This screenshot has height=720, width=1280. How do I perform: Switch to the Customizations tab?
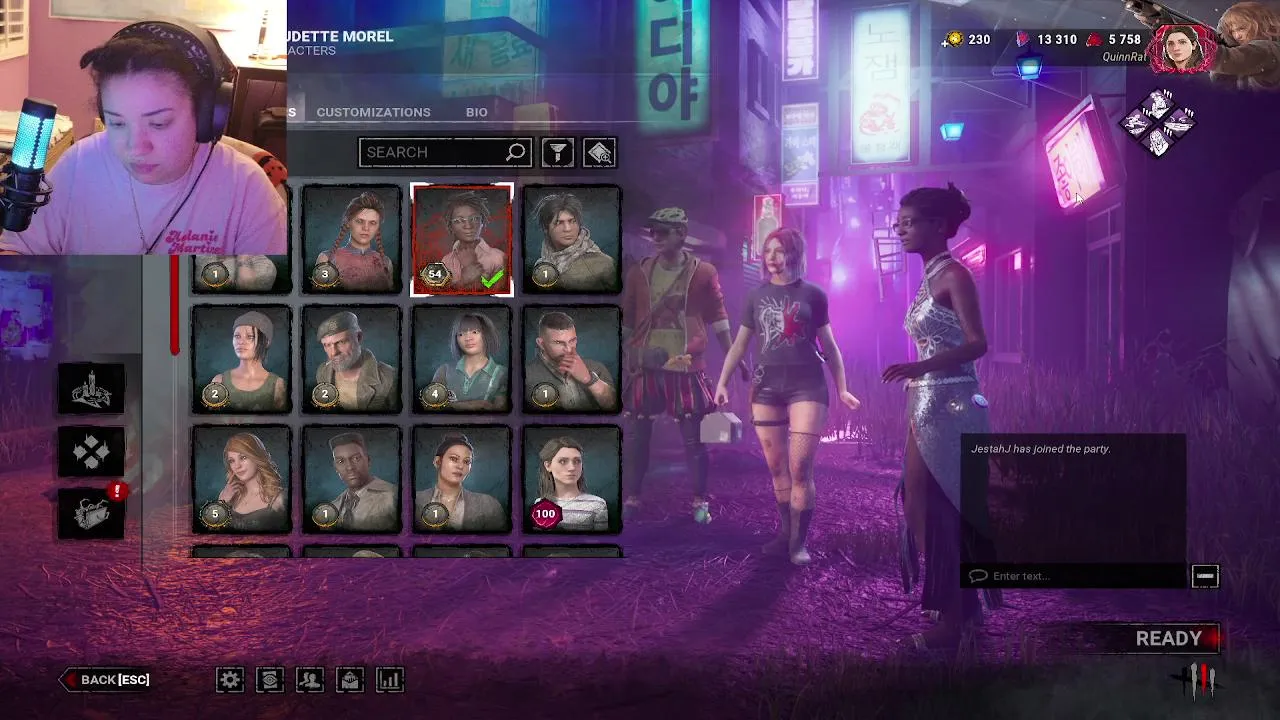[x=373, y=112]
